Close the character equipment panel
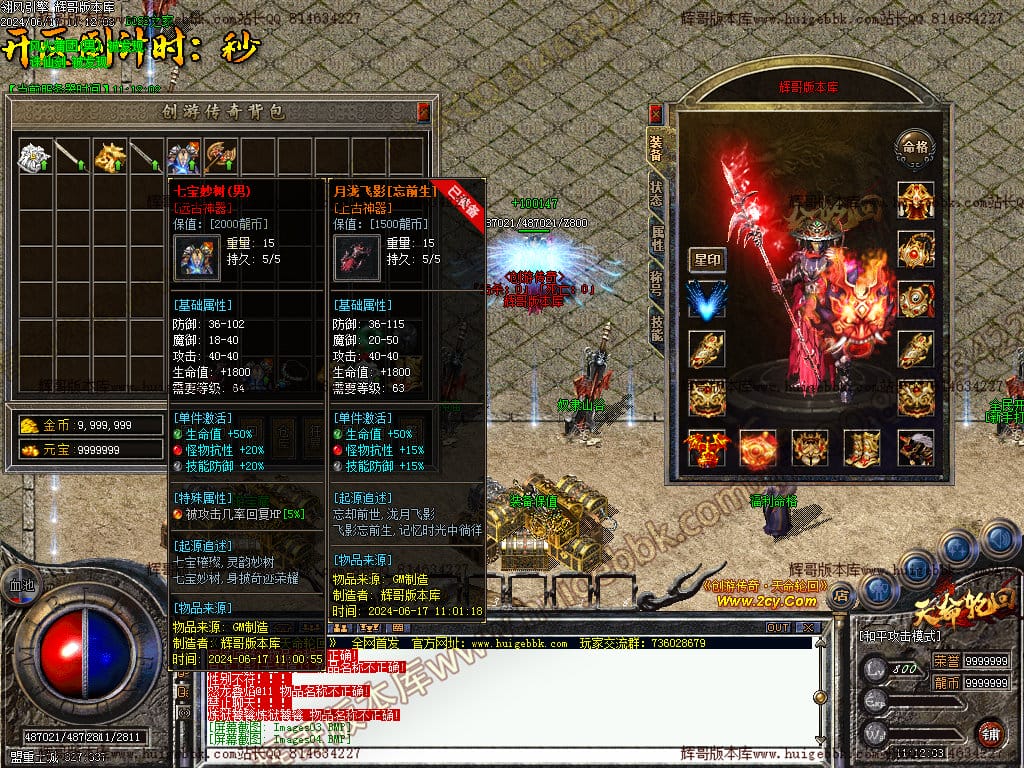Image resolution: width=1024 pixels, height=768 pixels. (x=656, y=112)
